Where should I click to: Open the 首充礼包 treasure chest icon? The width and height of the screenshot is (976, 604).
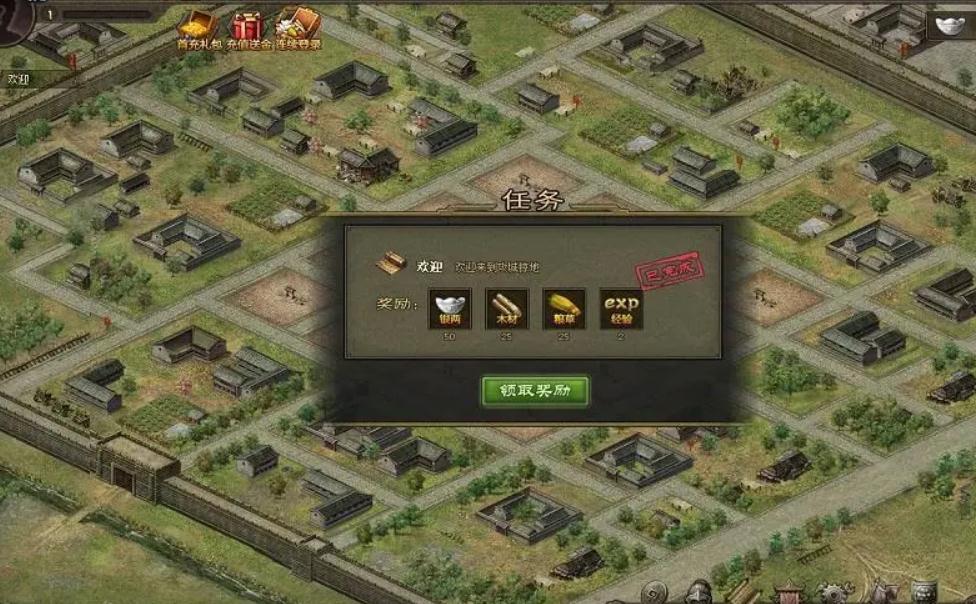(196, 29)
